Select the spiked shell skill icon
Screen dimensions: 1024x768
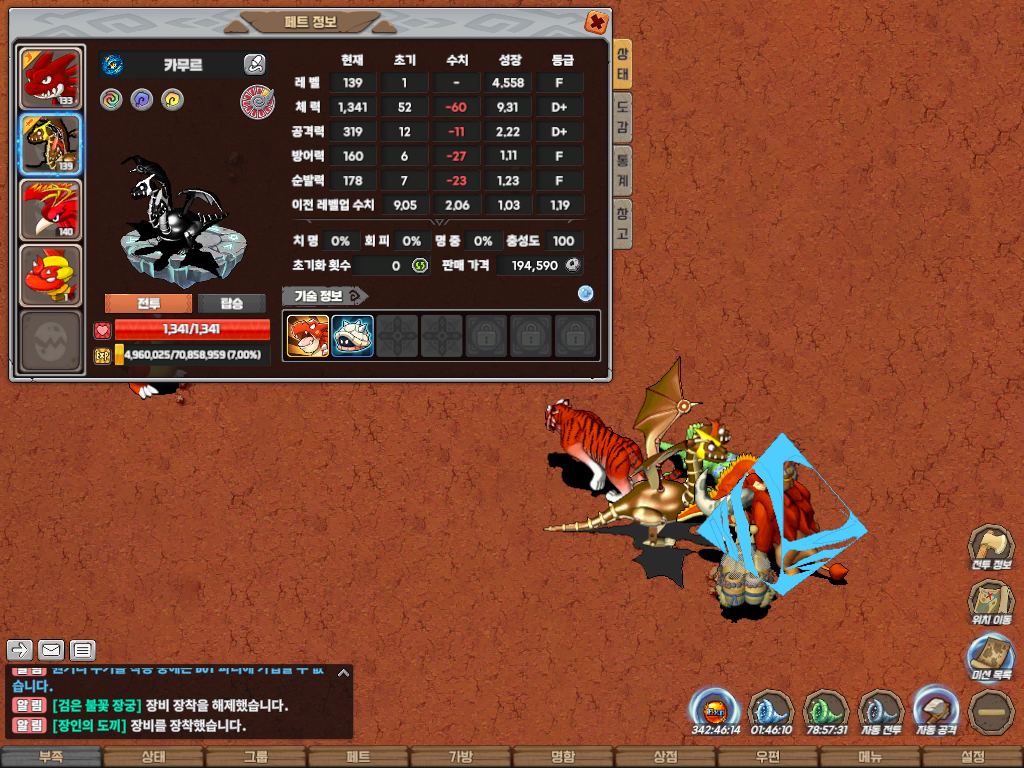(x=353, y=336)
